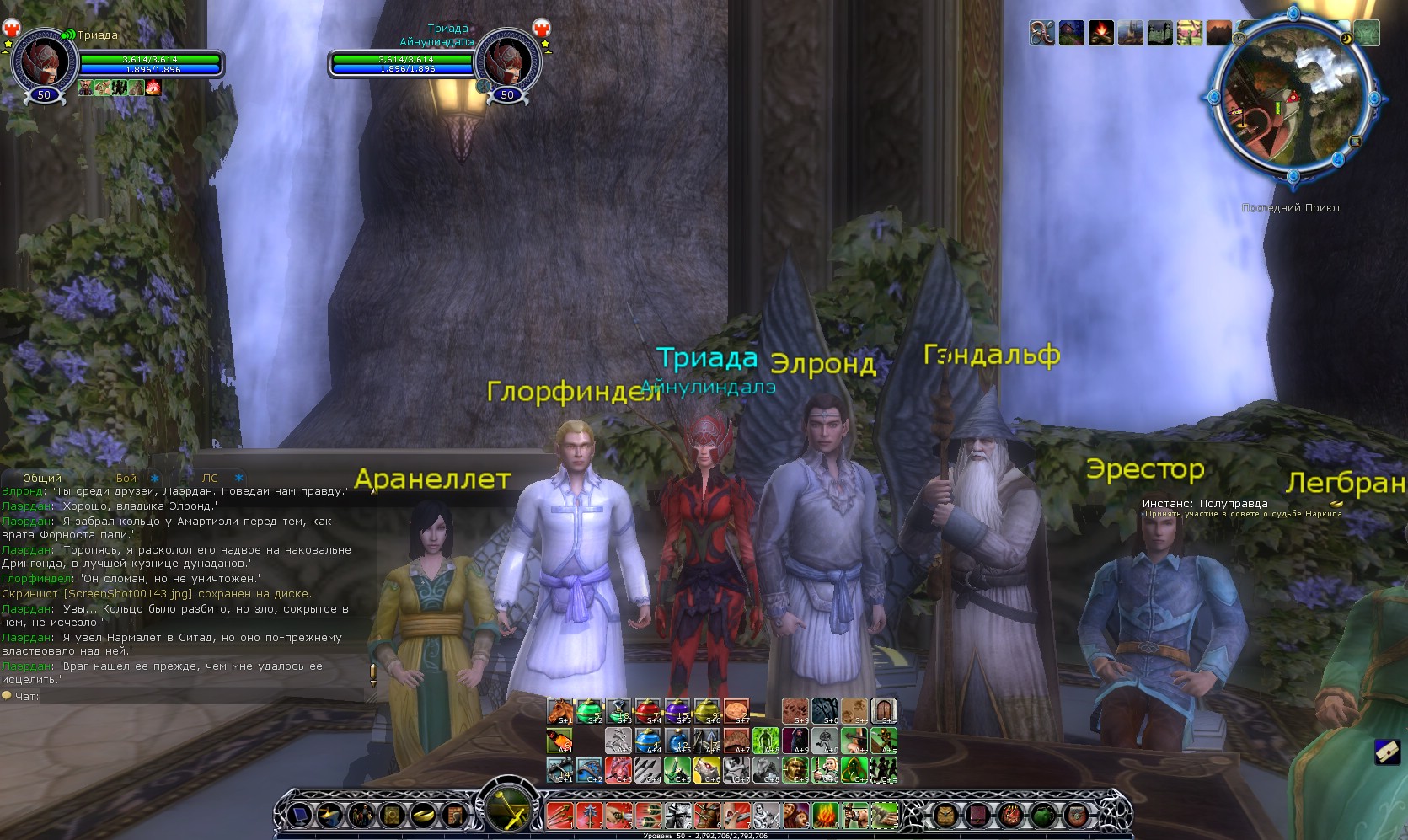Switch to the Общий chat tab
The height and width of the screenshot is (840, 1408).
pos(42,478)
